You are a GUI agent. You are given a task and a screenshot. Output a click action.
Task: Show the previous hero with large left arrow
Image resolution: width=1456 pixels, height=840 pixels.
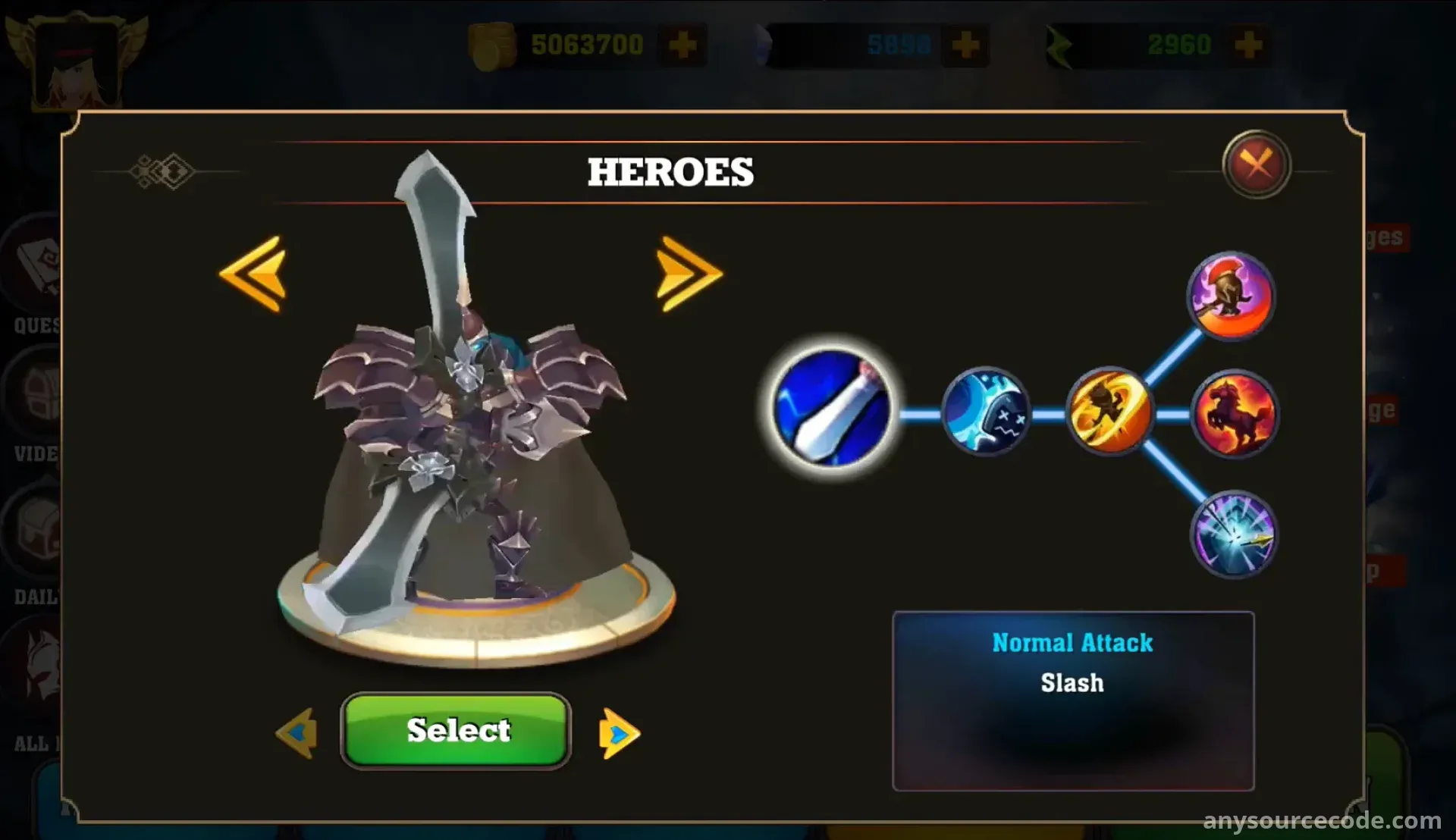coord(253,274)
